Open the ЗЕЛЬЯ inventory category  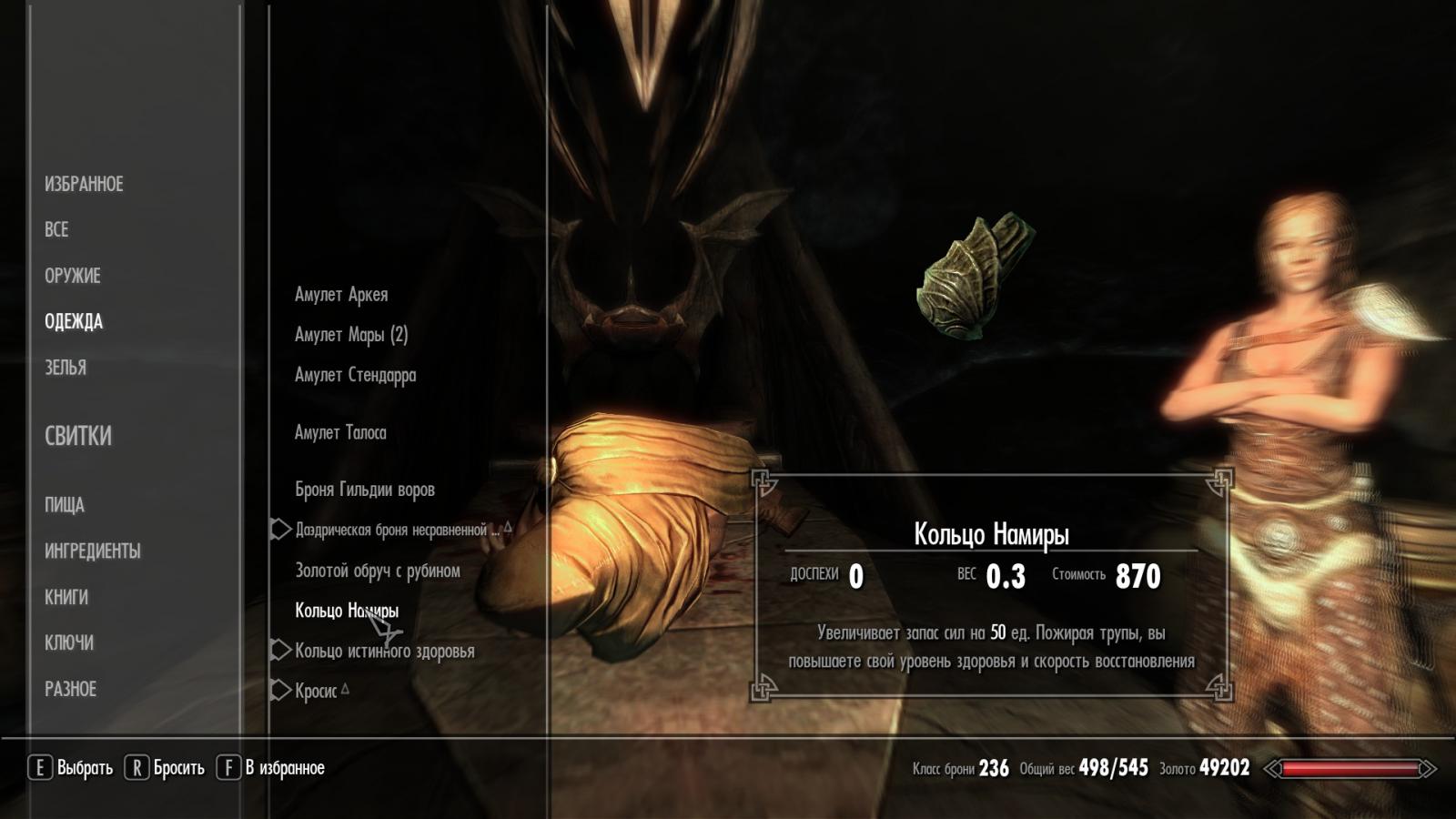click(x=66, y=368)
